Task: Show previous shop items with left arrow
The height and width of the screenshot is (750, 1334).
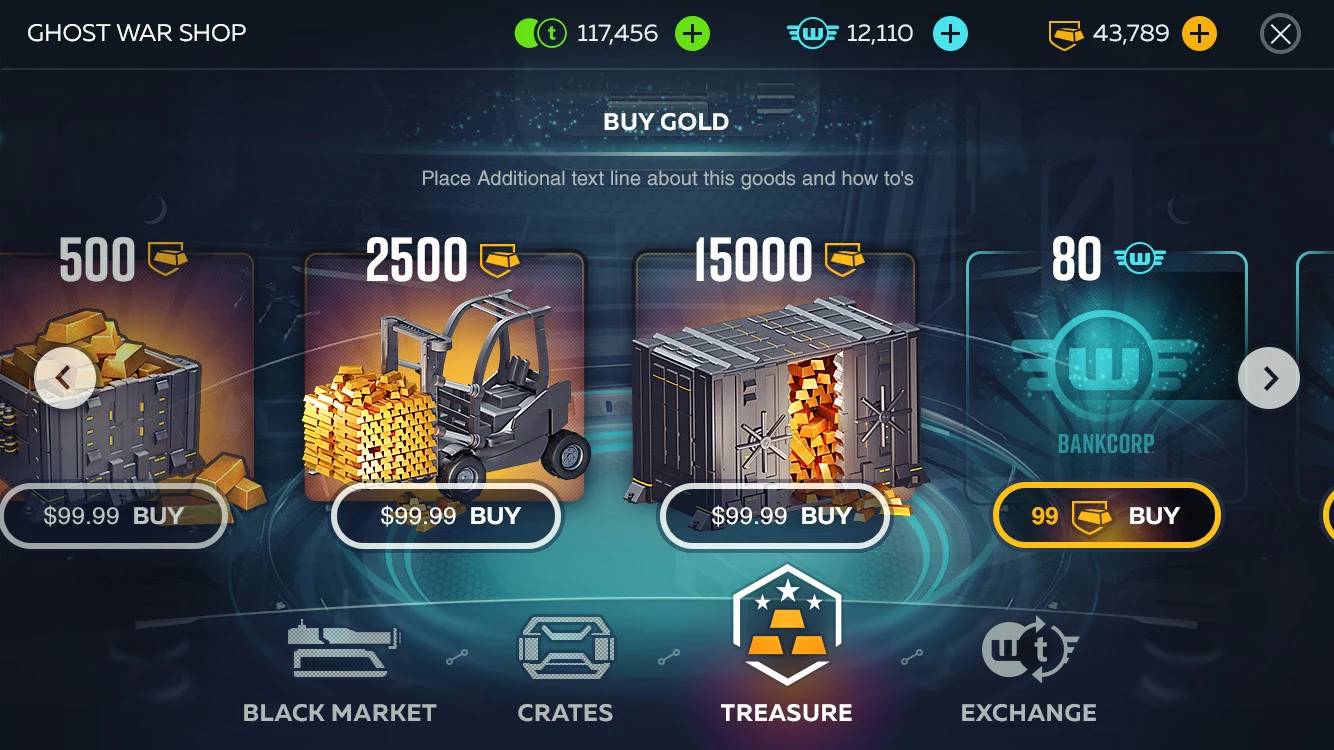Action: point(65,378)
